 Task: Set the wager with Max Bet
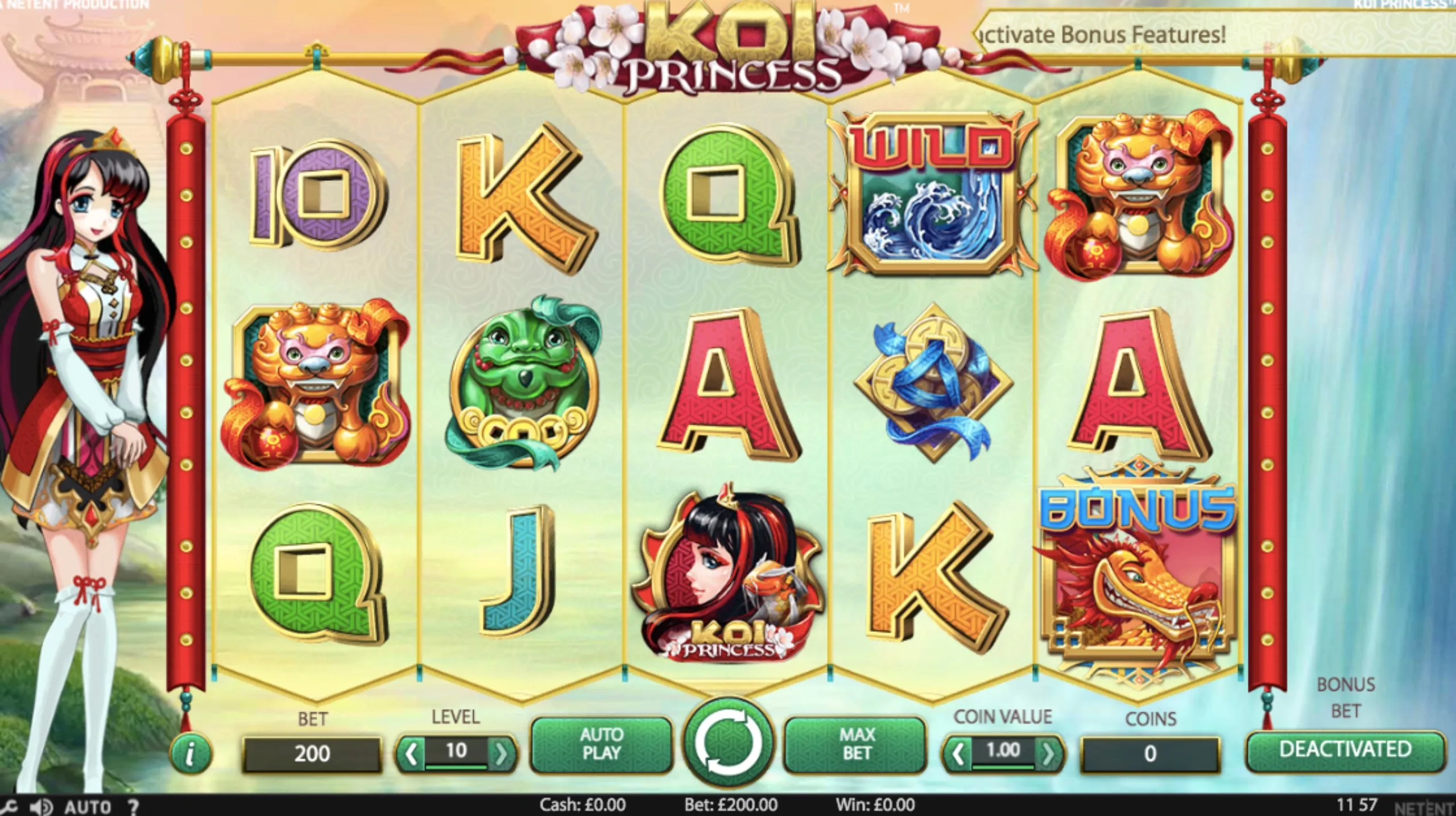pos(856,744)
